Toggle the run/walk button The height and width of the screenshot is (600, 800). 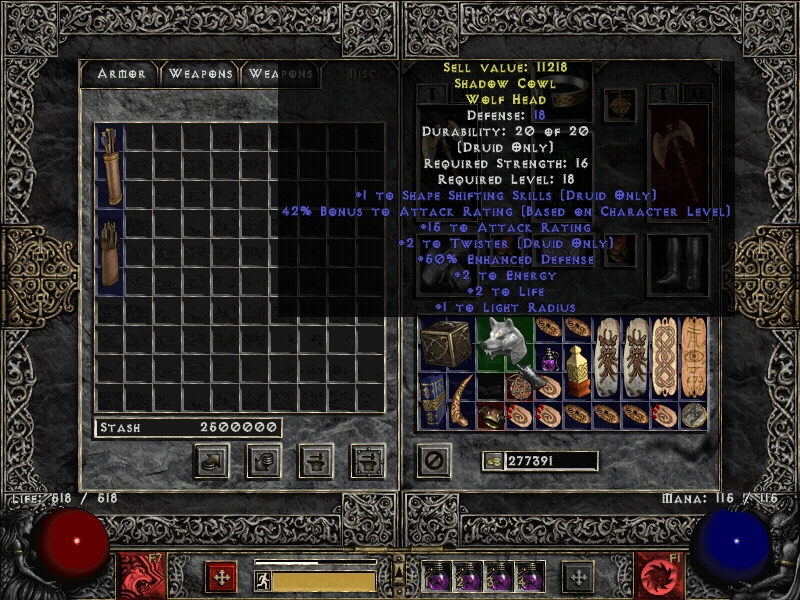pos(261,580)
